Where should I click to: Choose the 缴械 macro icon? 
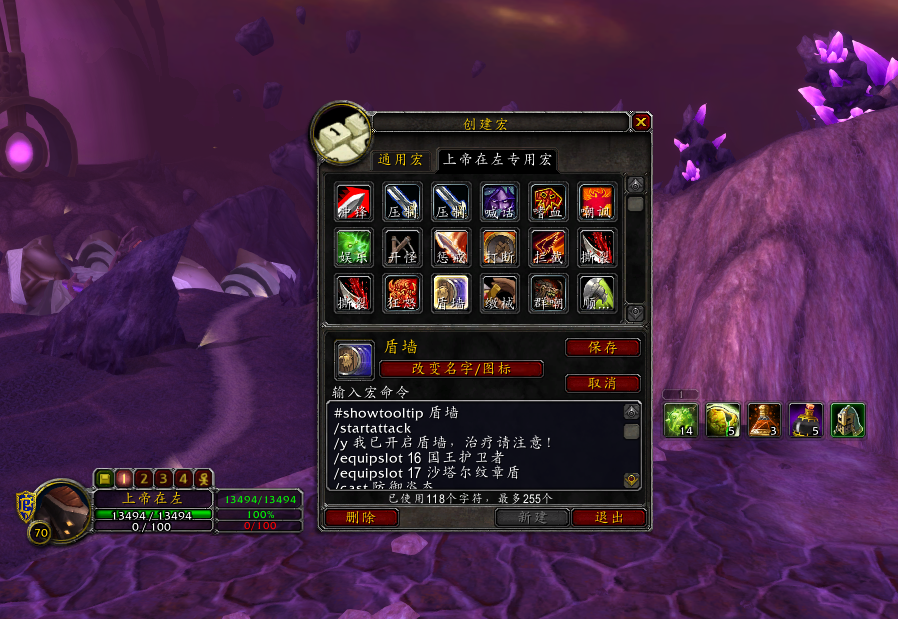point(498,294)
